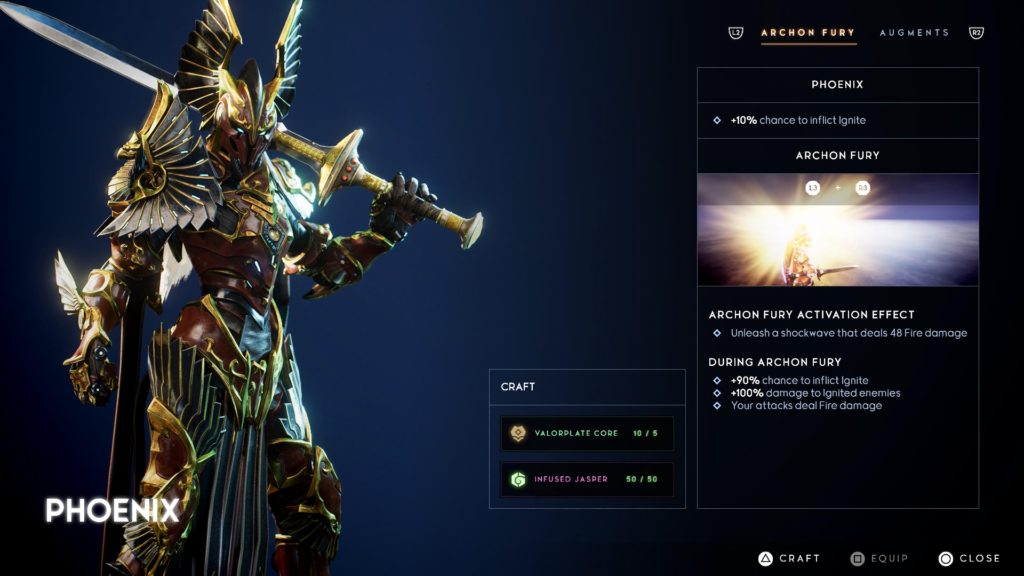Select the Infused Jasper crafting material
This screenshot has width=1024, height=576.
coord(587,479)
